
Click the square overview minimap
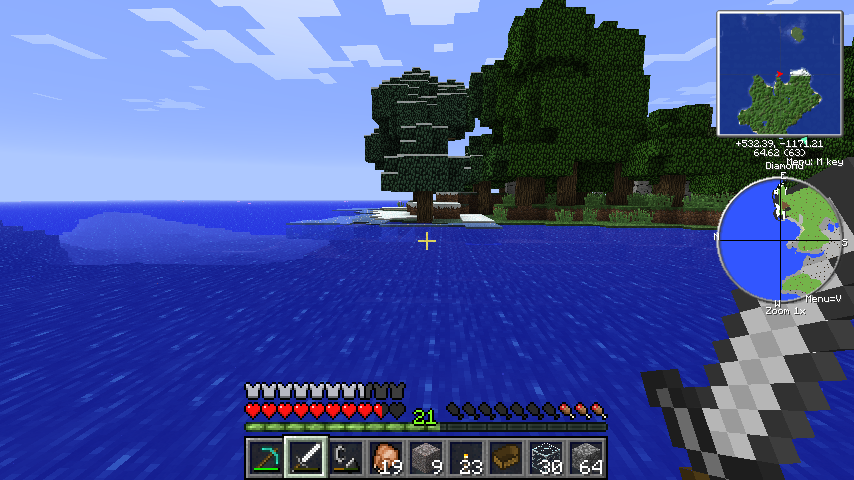pos(780,72)
